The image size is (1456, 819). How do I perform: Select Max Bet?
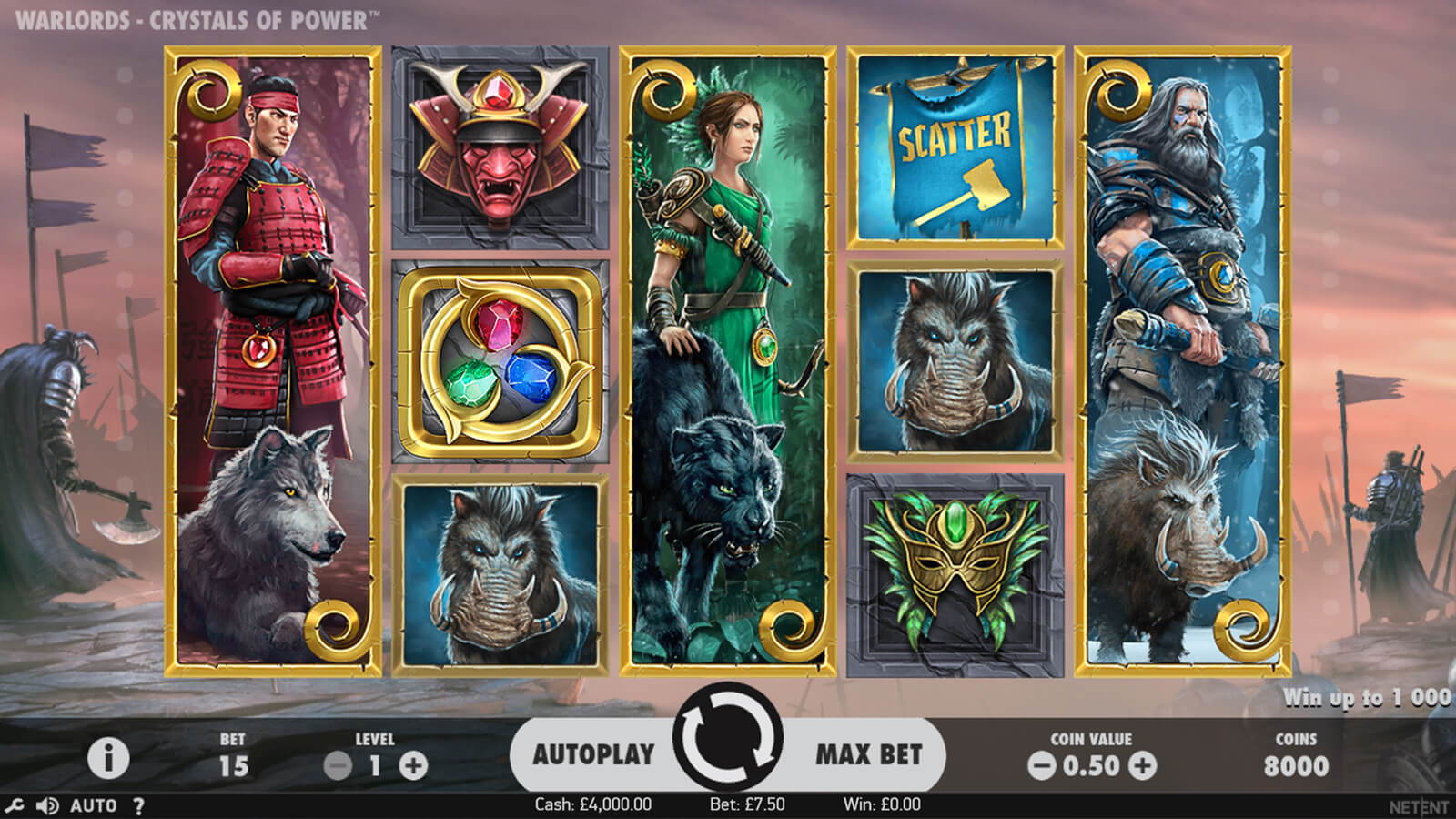point(868,754)
